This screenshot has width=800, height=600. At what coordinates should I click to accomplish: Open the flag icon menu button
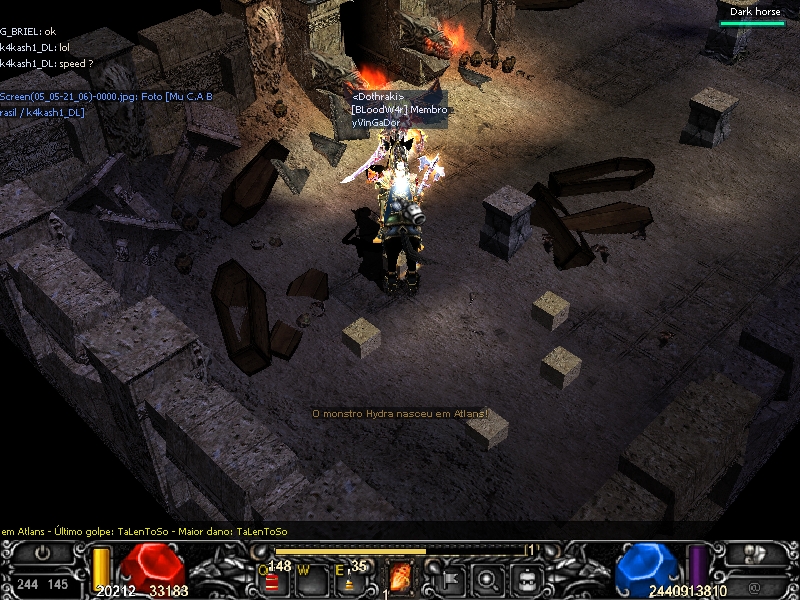450,577
